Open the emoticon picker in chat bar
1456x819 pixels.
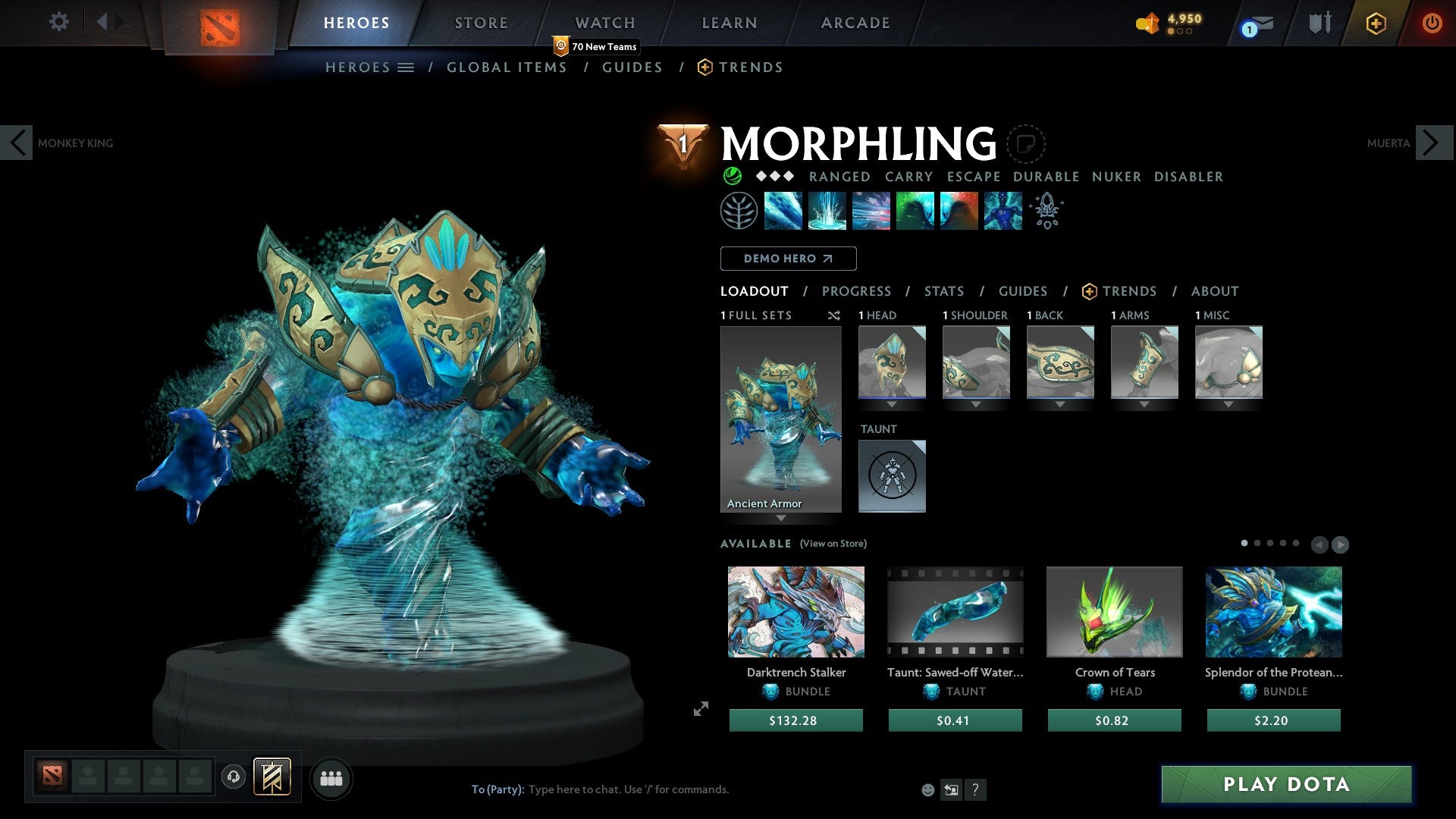coord(927,789)
